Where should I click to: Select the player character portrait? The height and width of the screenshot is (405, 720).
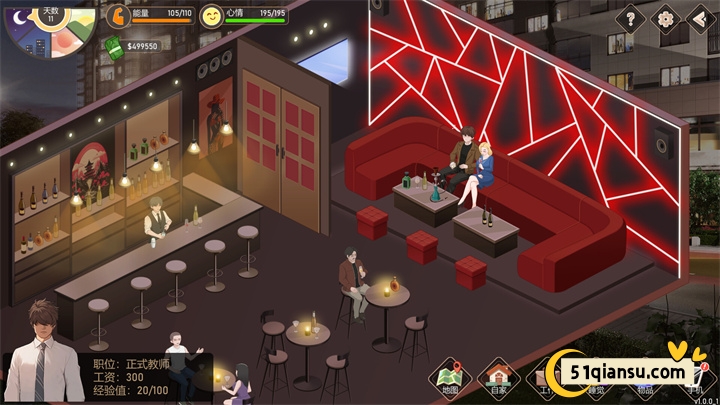tap(43, 357)
